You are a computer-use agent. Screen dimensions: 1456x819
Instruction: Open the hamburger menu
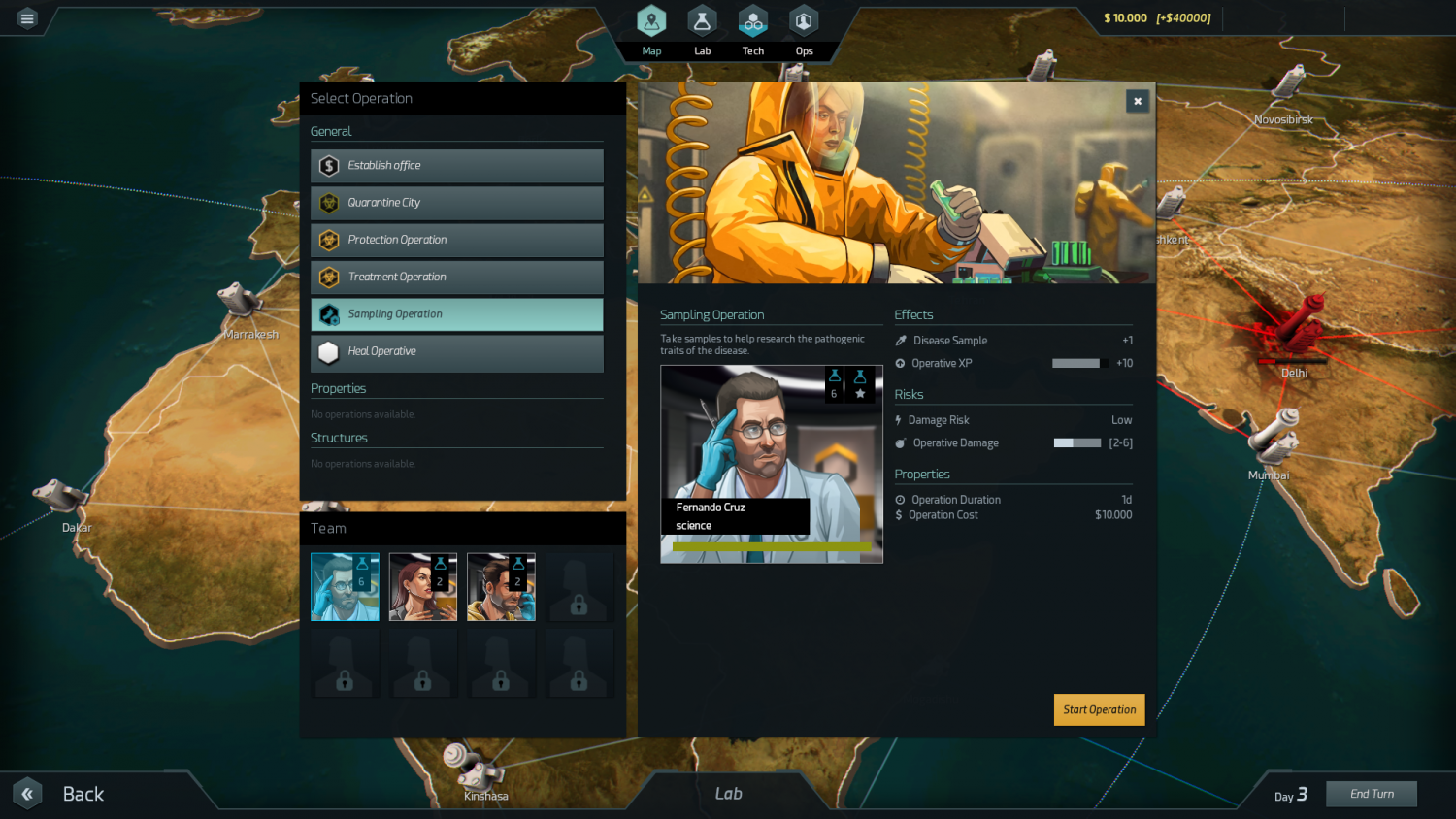coord(26,17)
